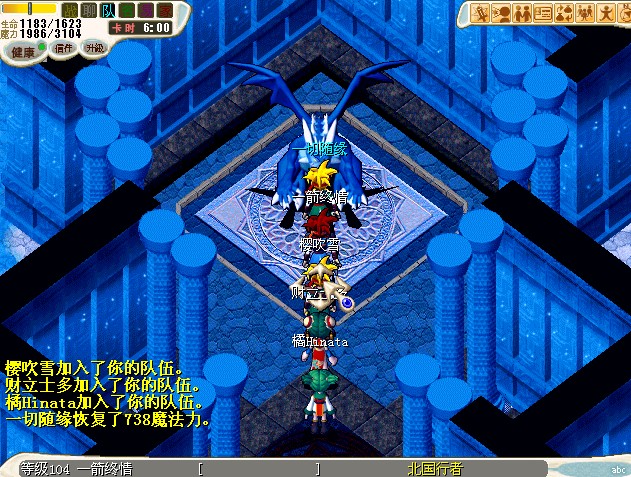Screen dimensions: 631x477
Task: Open the 信件 mail button
Action: tap(63, 48)
